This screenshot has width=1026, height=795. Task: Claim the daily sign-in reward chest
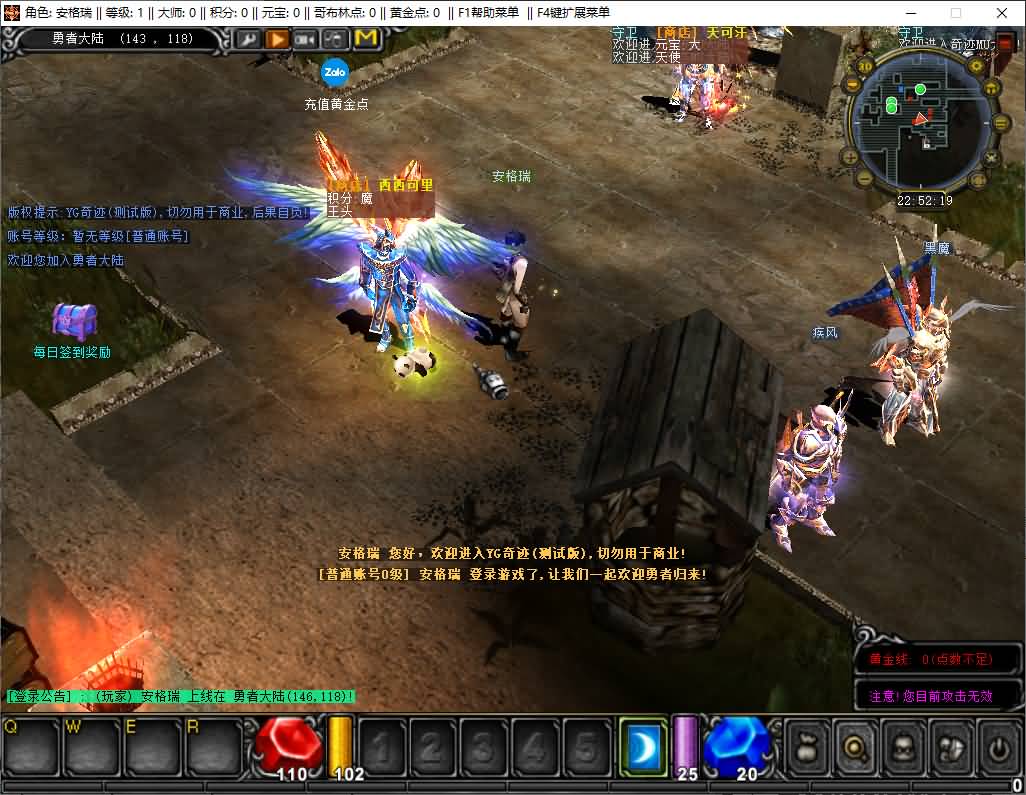(74, 322)
